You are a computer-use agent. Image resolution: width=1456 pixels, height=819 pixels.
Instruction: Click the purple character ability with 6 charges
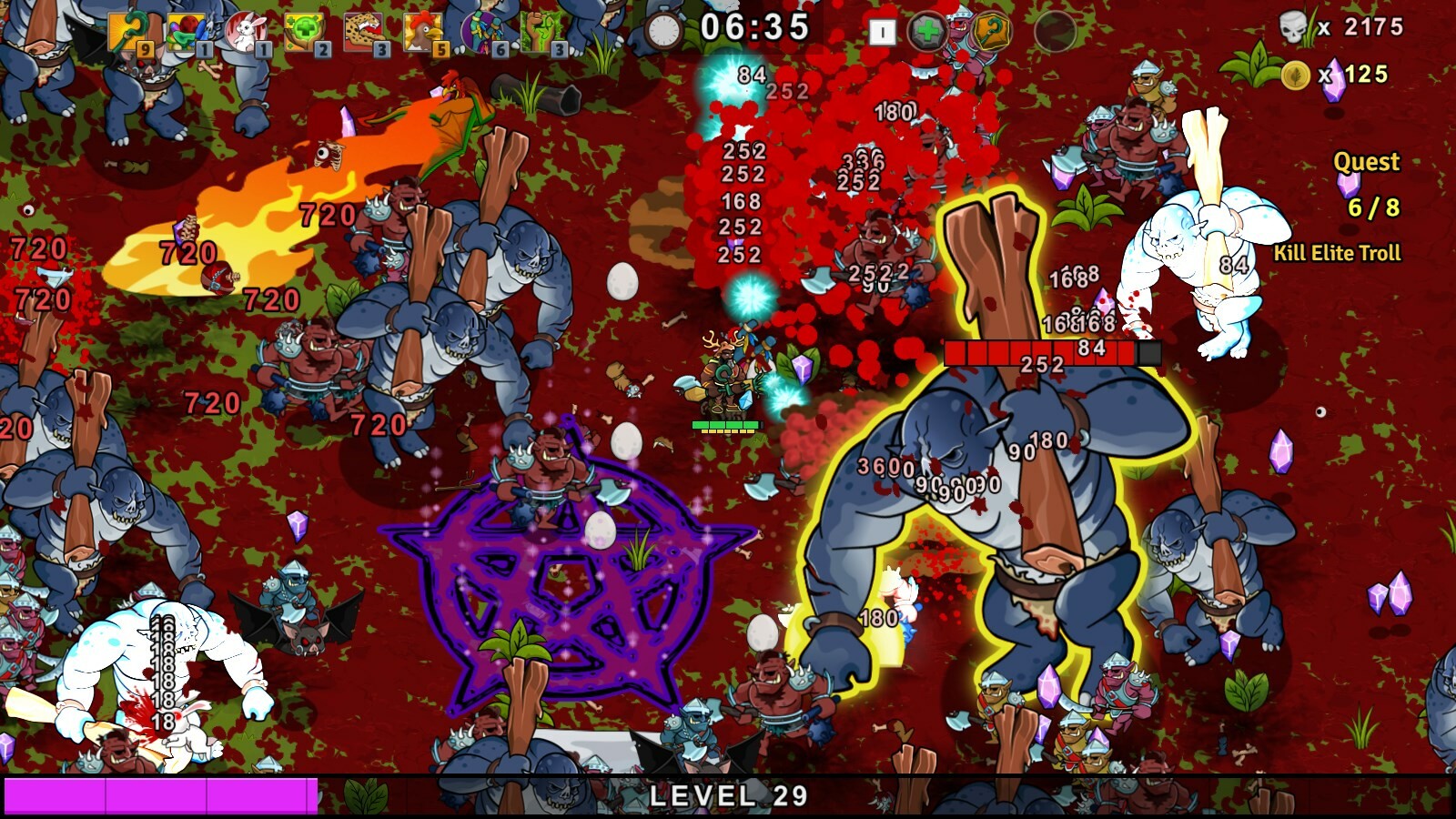pyautogui.click(x=482, y=32)
